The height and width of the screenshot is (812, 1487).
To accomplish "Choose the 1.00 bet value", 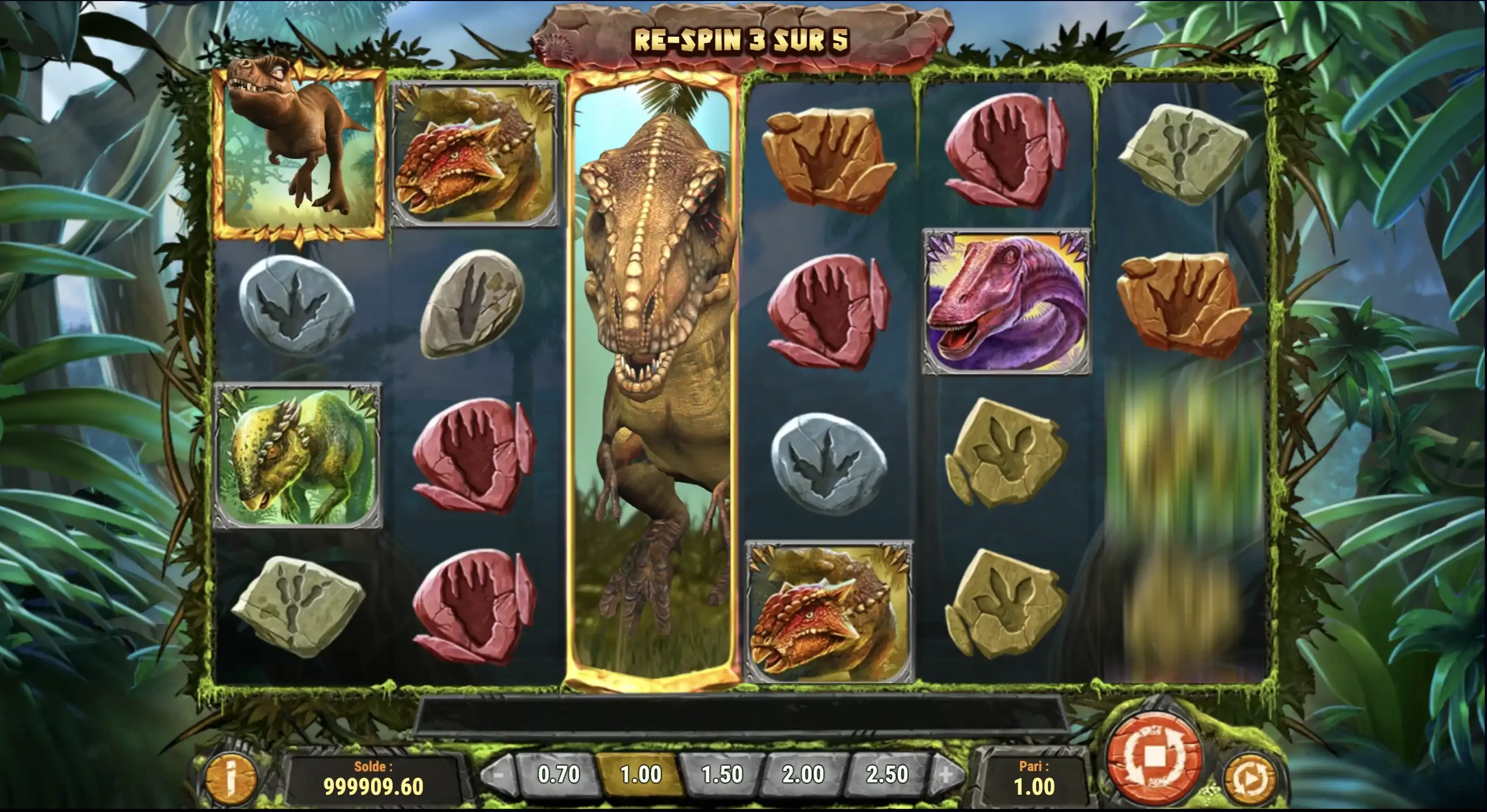I will (x=641, y=774).
